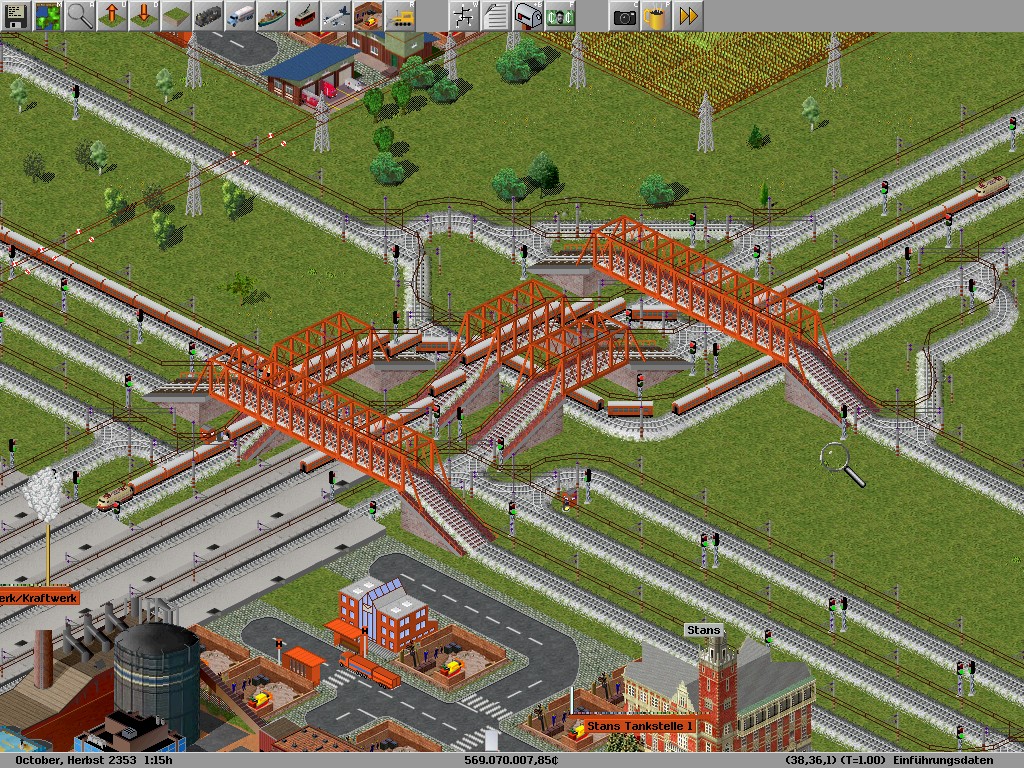Open the railway construction tools
Screen dimensions: 1024x768
point(207,15)
